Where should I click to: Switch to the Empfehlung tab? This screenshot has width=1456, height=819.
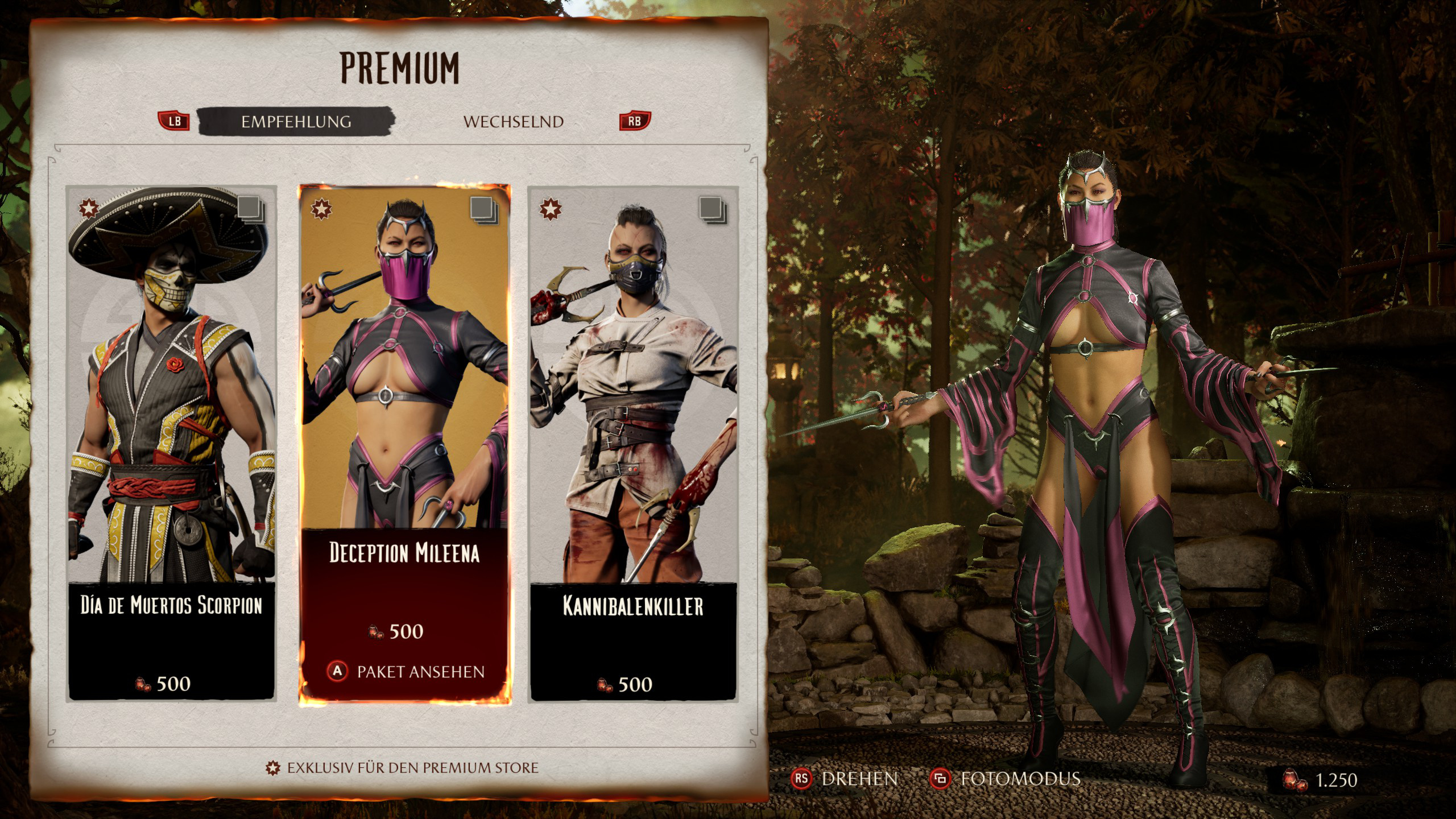coord(296,122)
